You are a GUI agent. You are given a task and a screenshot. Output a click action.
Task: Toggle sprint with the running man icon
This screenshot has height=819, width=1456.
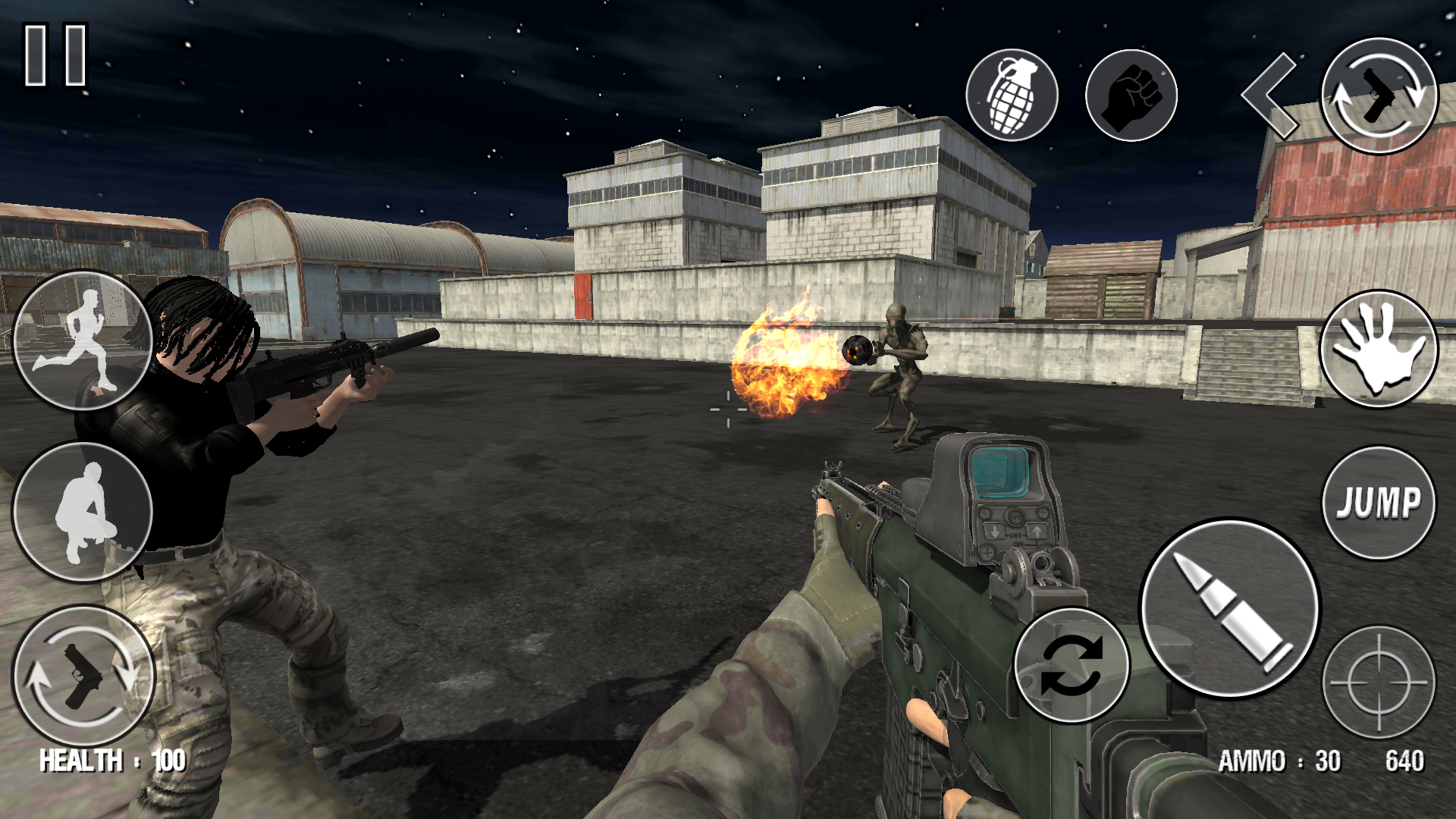coord(83,340)
